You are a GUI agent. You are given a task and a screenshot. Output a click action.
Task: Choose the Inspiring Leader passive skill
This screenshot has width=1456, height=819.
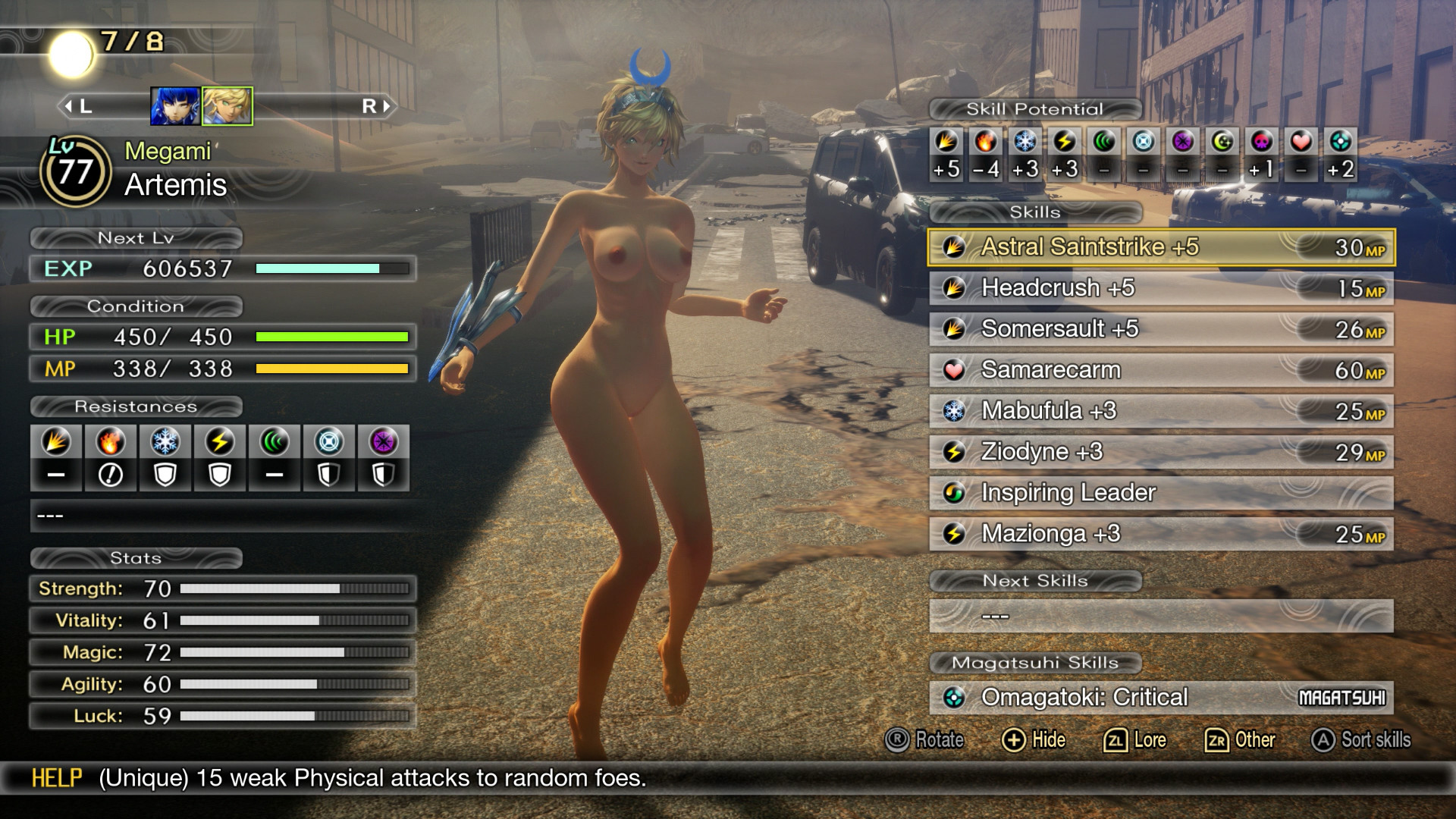click(x=1160, y=493)
